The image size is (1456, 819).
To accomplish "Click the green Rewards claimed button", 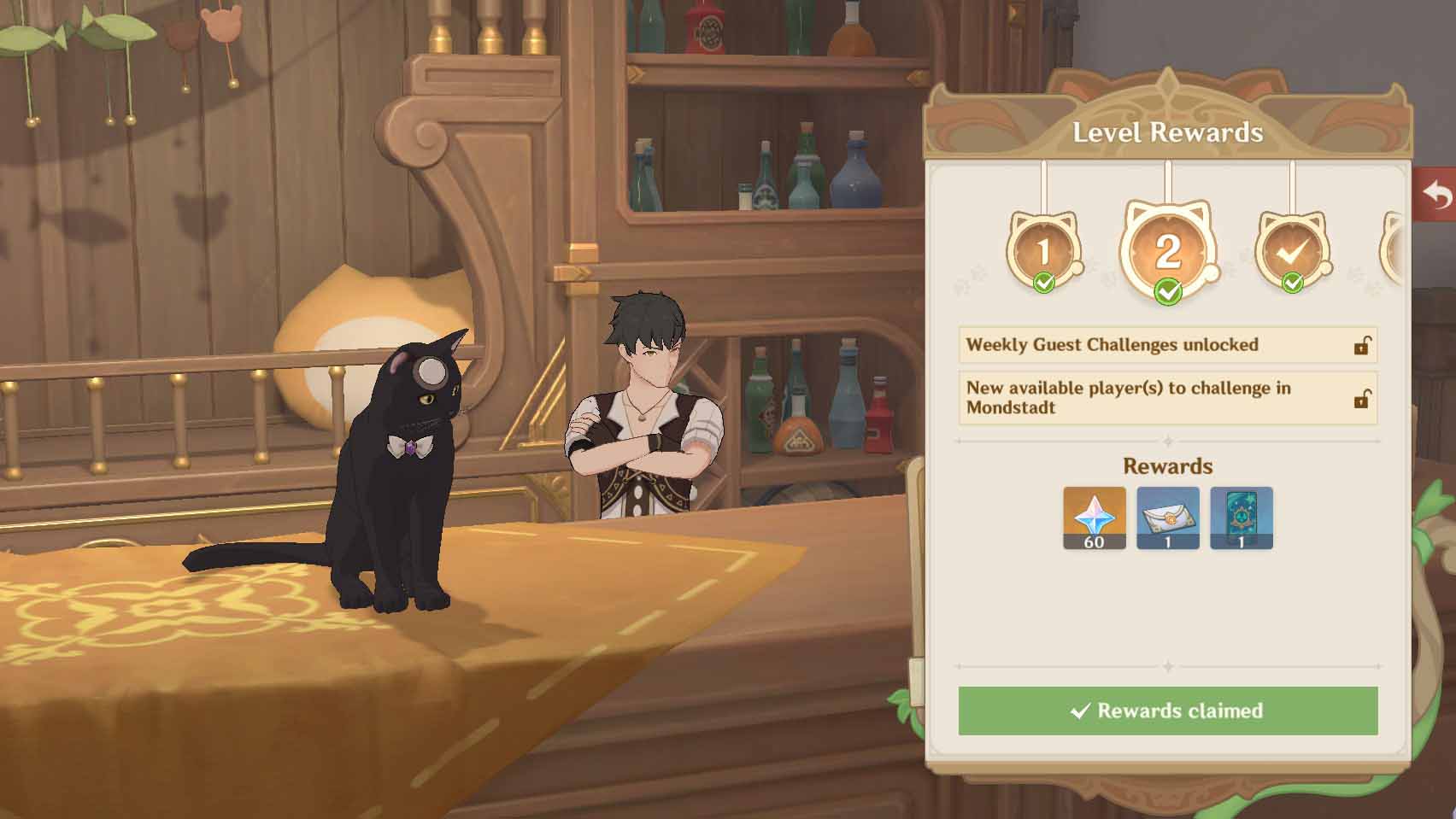I will [x=1167, y=711].
